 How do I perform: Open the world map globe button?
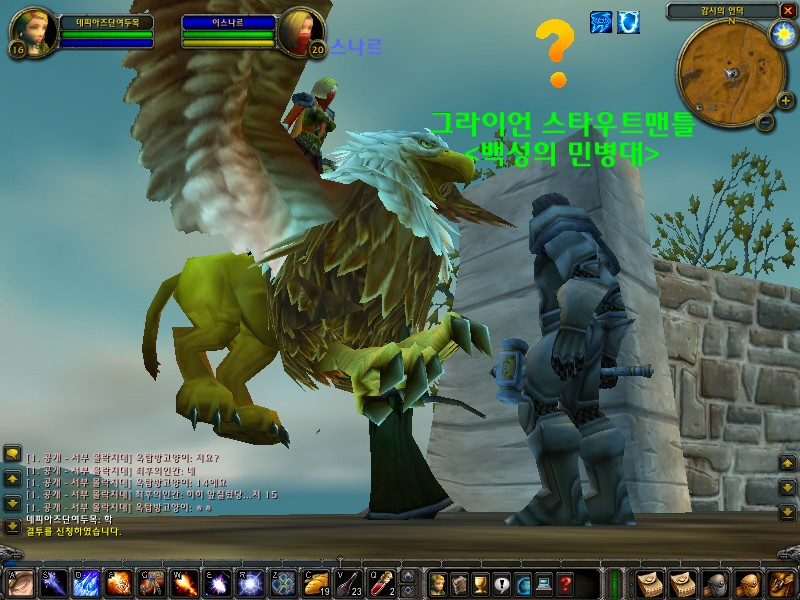point(523,584)
